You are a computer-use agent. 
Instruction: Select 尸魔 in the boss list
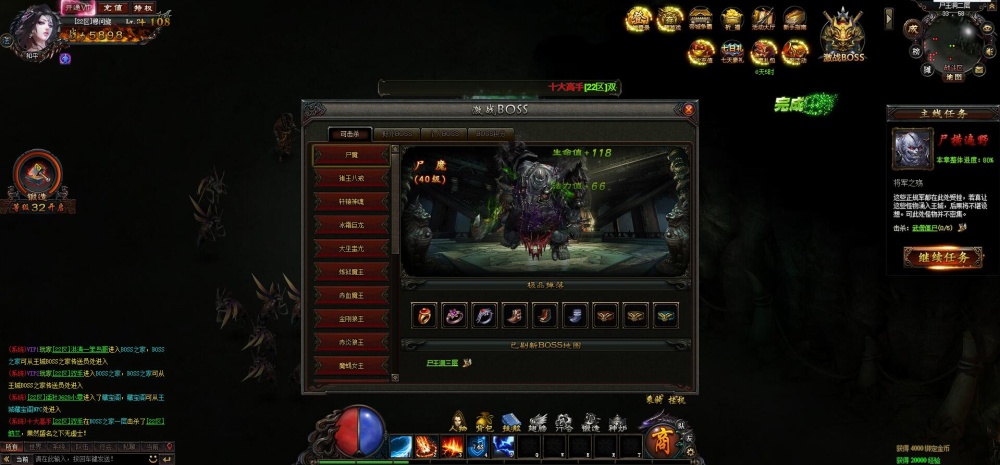click(351, 156)
